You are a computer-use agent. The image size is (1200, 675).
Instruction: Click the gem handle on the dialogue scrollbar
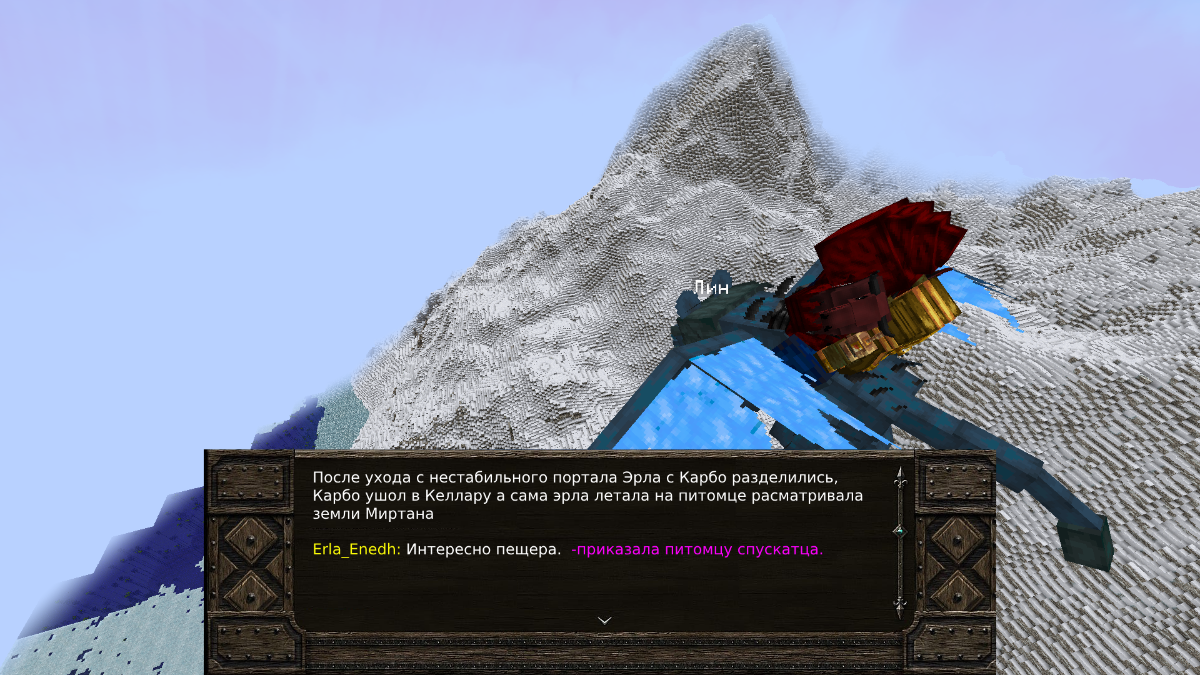pyautogui.click(x=898, y=529)
